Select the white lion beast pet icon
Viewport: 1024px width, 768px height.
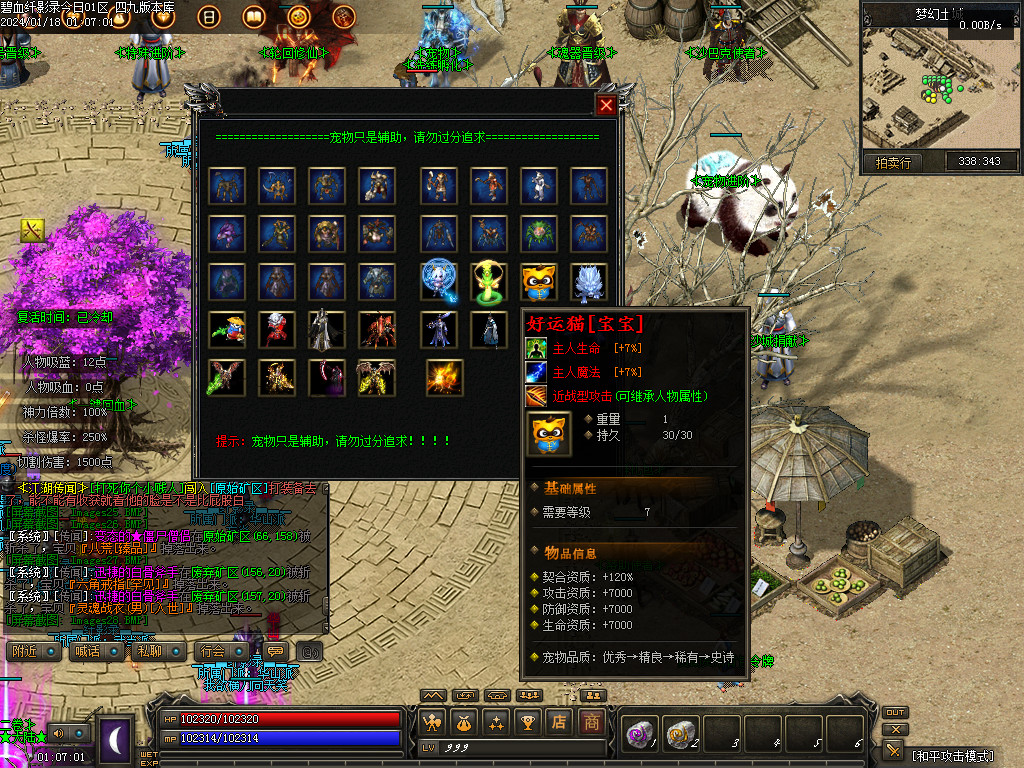pyautogui.click(x=589, y=281)
